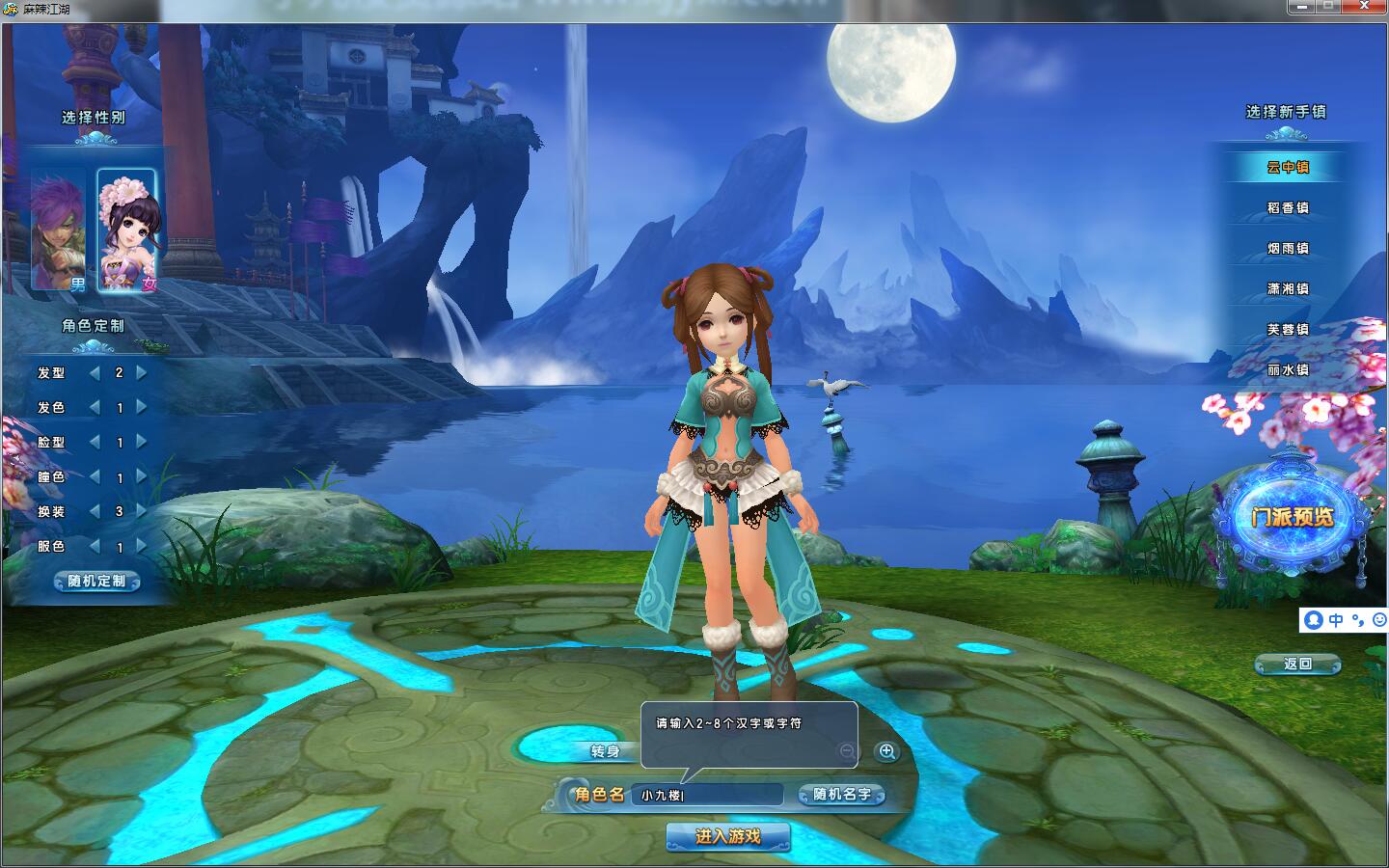1389x868 pixels.
Task: Choose 烟雨镇 as starting town
Action: [1288, 248]
